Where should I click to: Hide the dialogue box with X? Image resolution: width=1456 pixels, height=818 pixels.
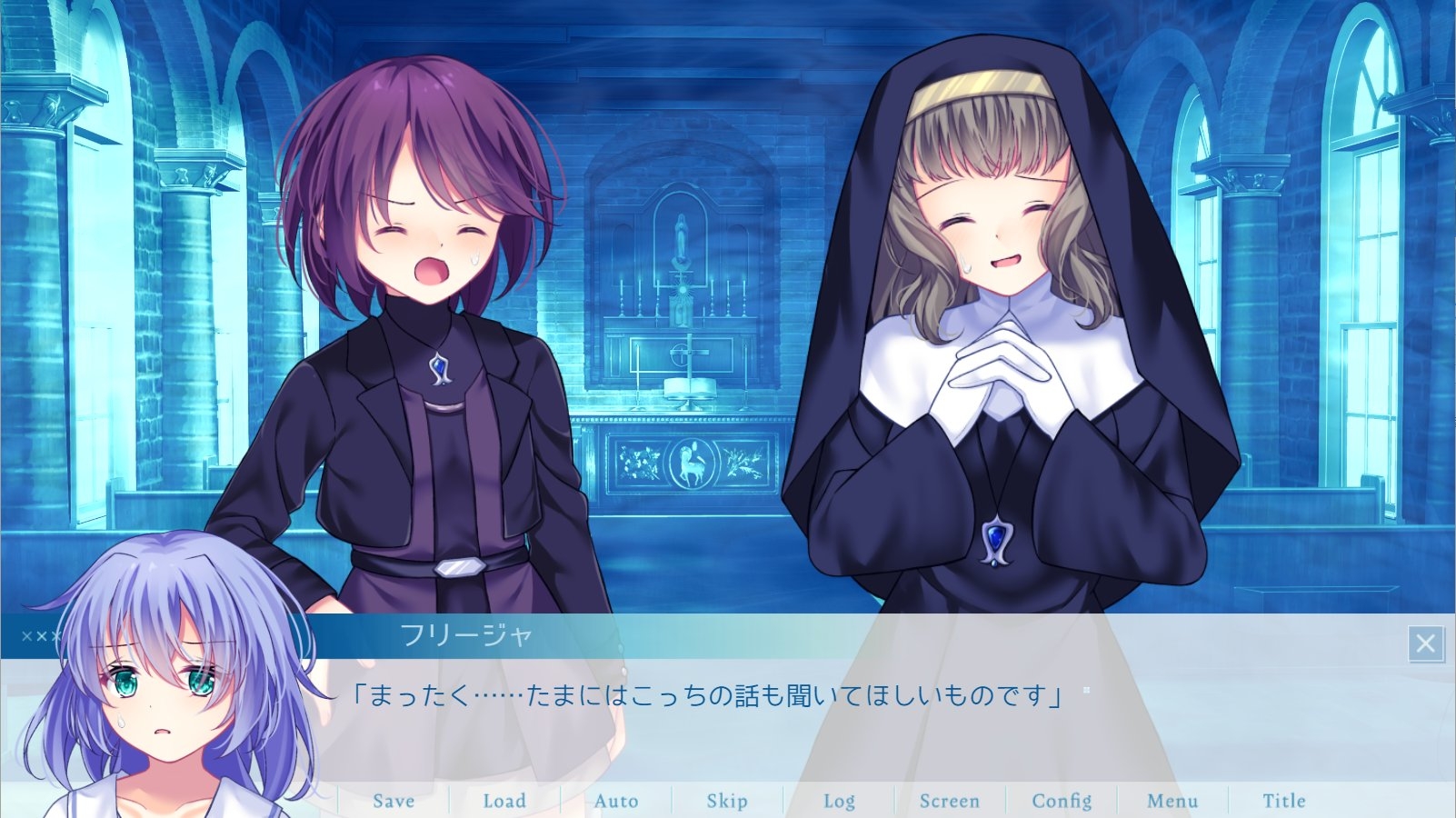click(x=1425, y=643)
